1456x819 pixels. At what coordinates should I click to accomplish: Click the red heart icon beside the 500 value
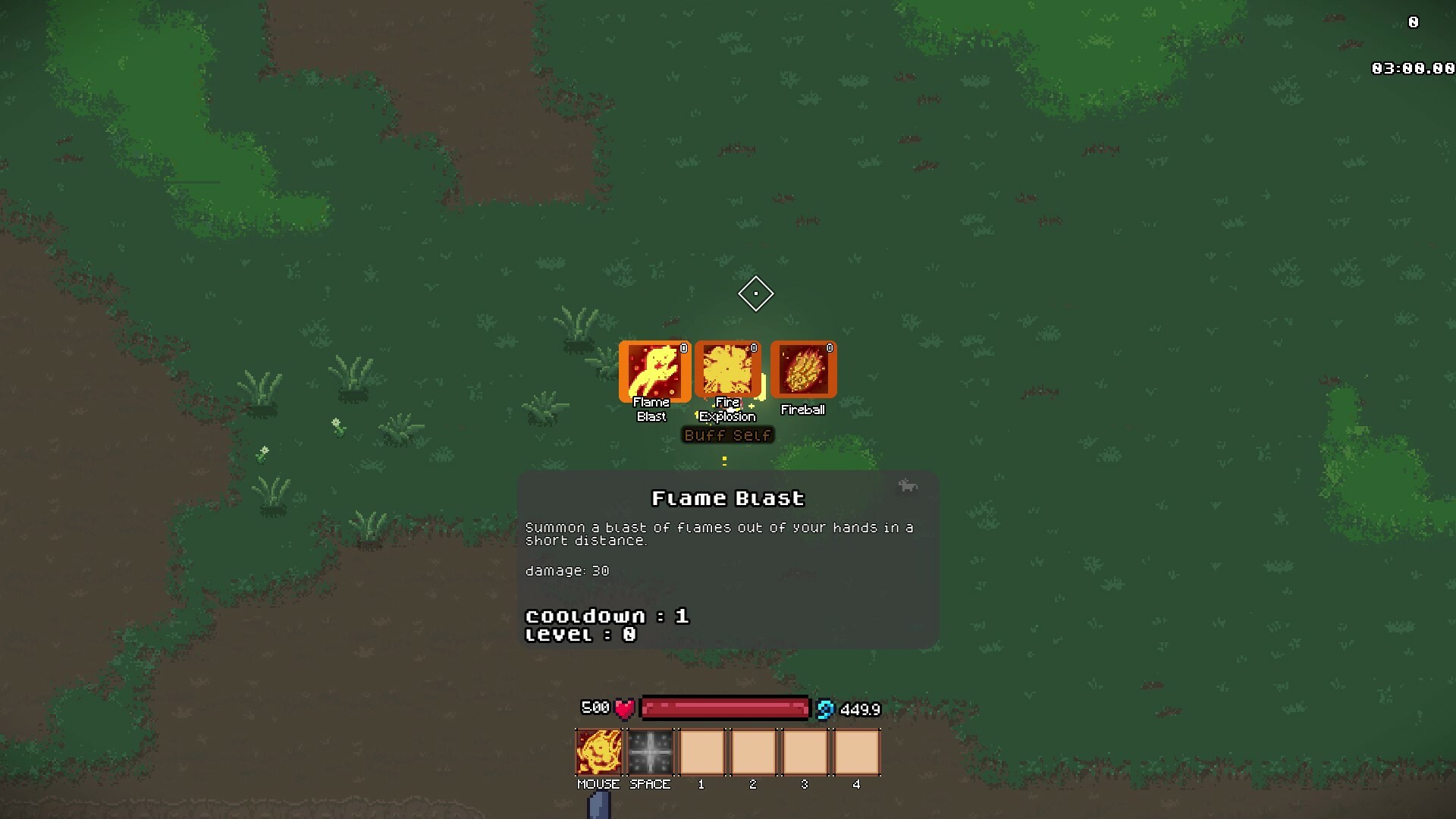624,708
